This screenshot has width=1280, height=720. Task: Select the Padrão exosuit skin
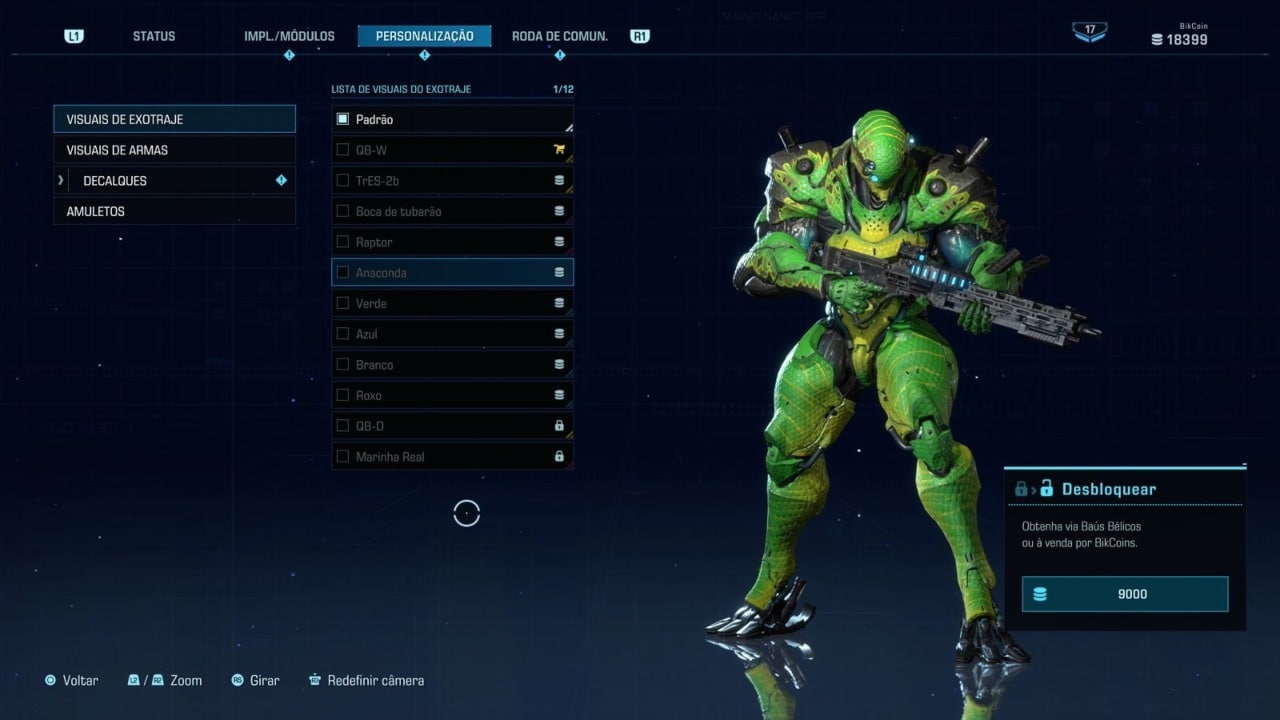(x=452, y=120)
